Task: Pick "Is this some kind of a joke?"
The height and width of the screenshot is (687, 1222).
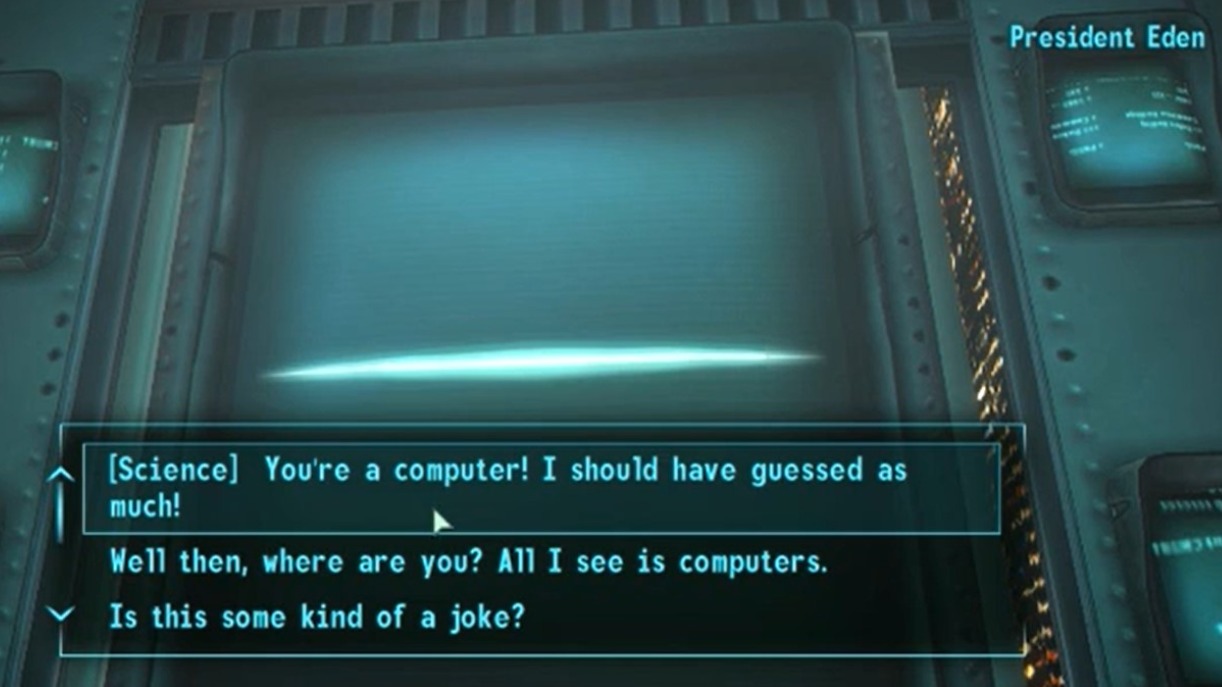Action: coord(316,616)
